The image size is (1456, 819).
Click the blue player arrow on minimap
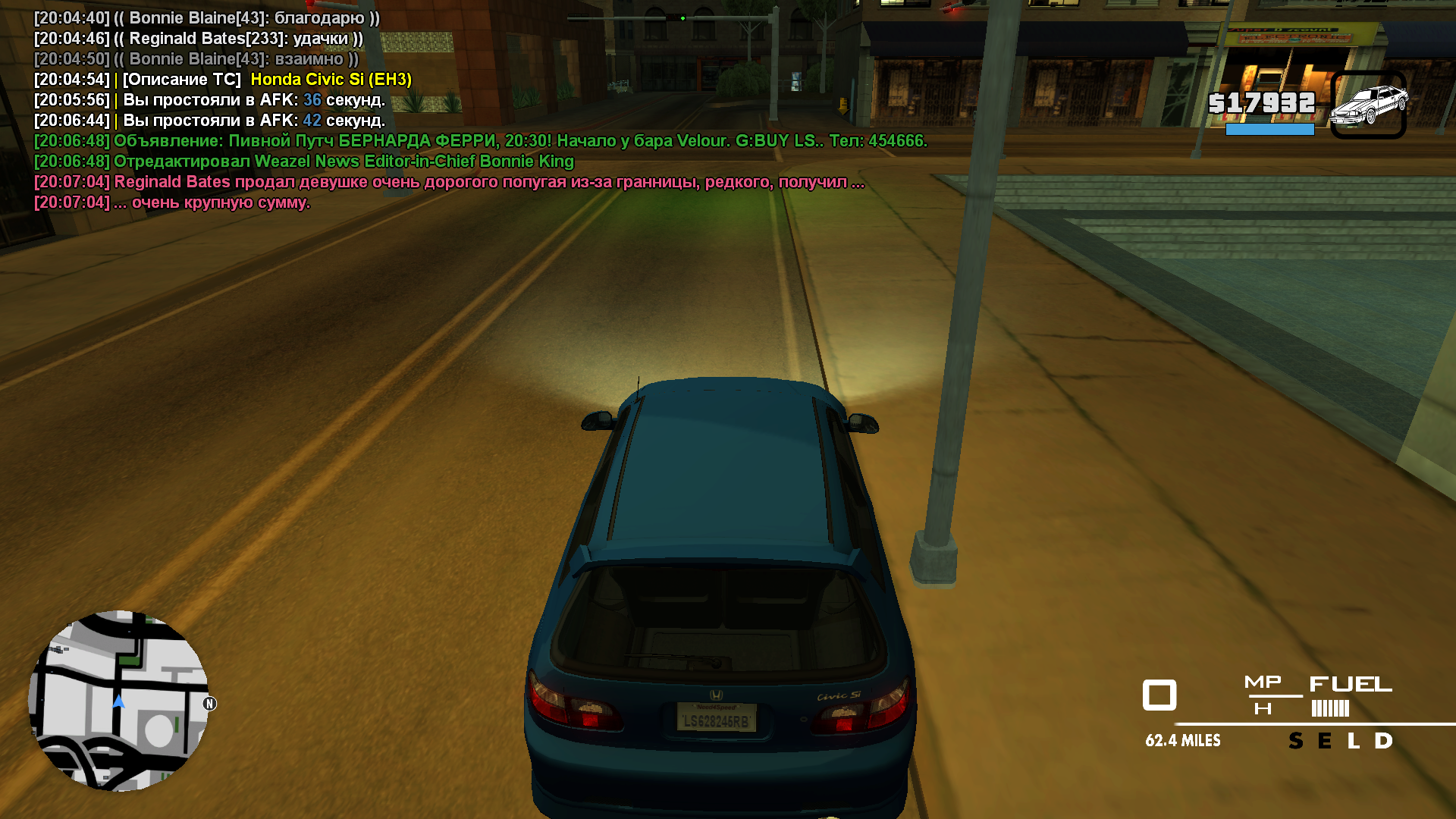point(119,701)
